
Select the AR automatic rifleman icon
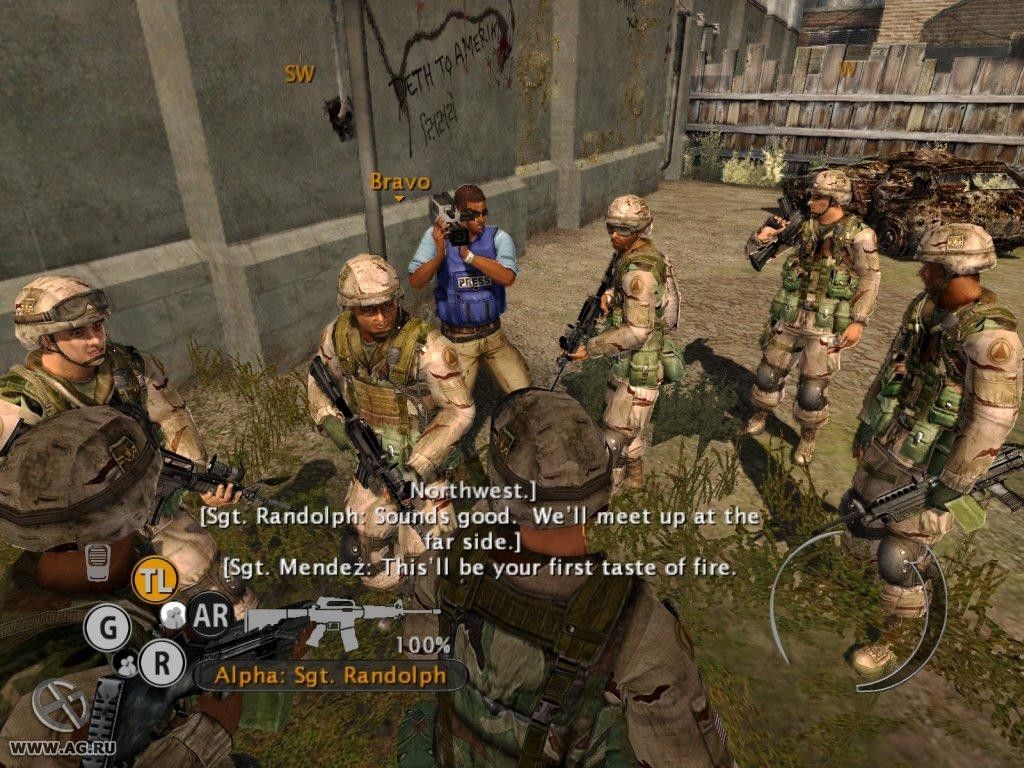tap(210, 614)
